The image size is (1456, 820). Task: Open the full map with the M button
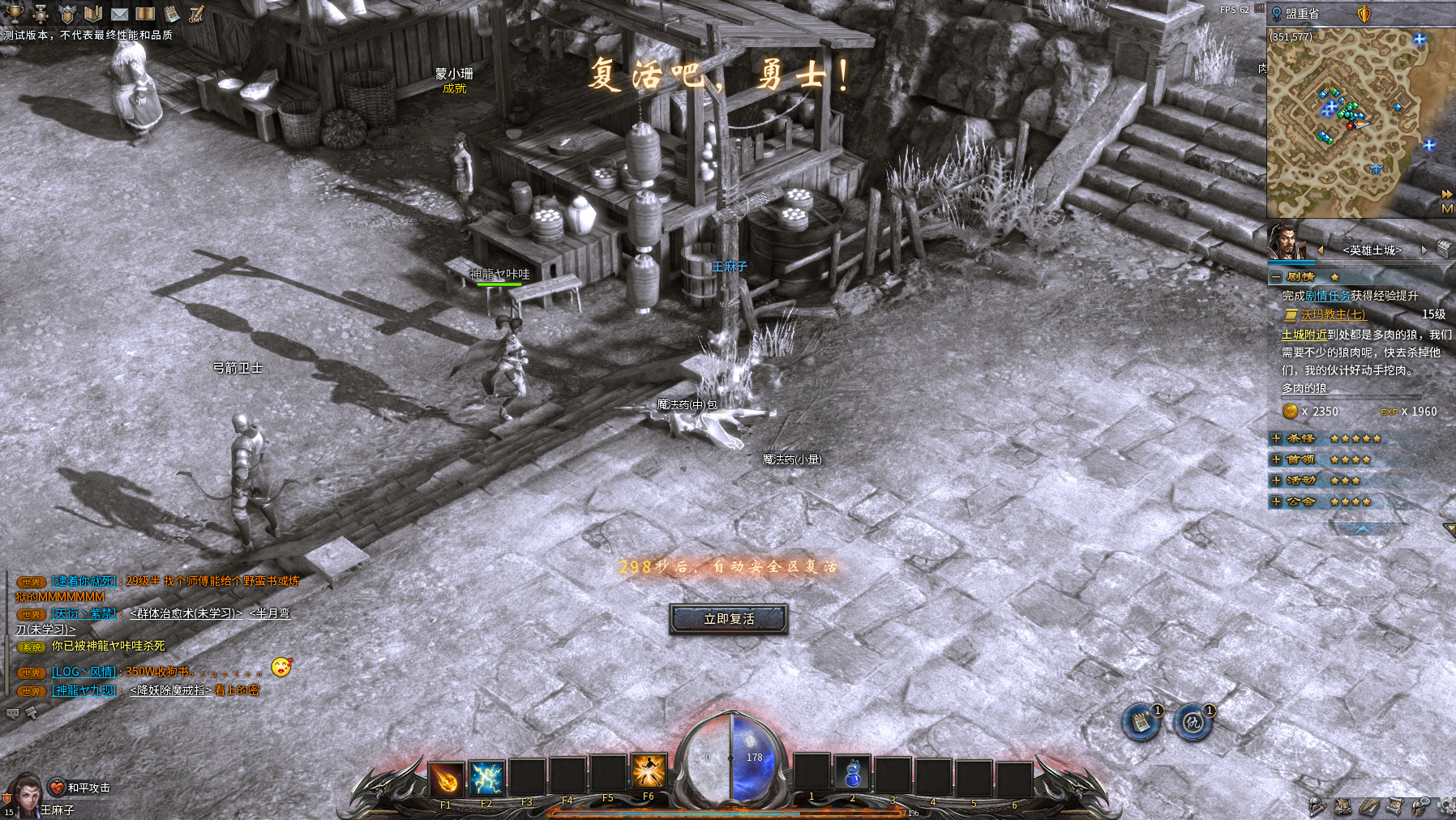[1447, 209]
